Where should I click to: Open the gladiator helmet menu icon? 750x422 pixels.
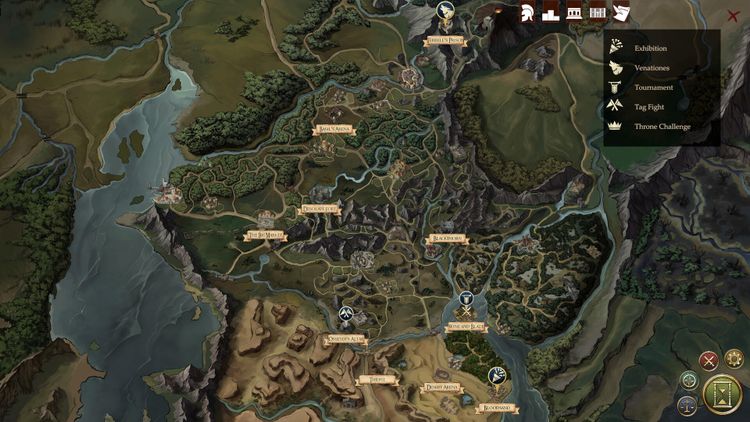coord(526,13)
